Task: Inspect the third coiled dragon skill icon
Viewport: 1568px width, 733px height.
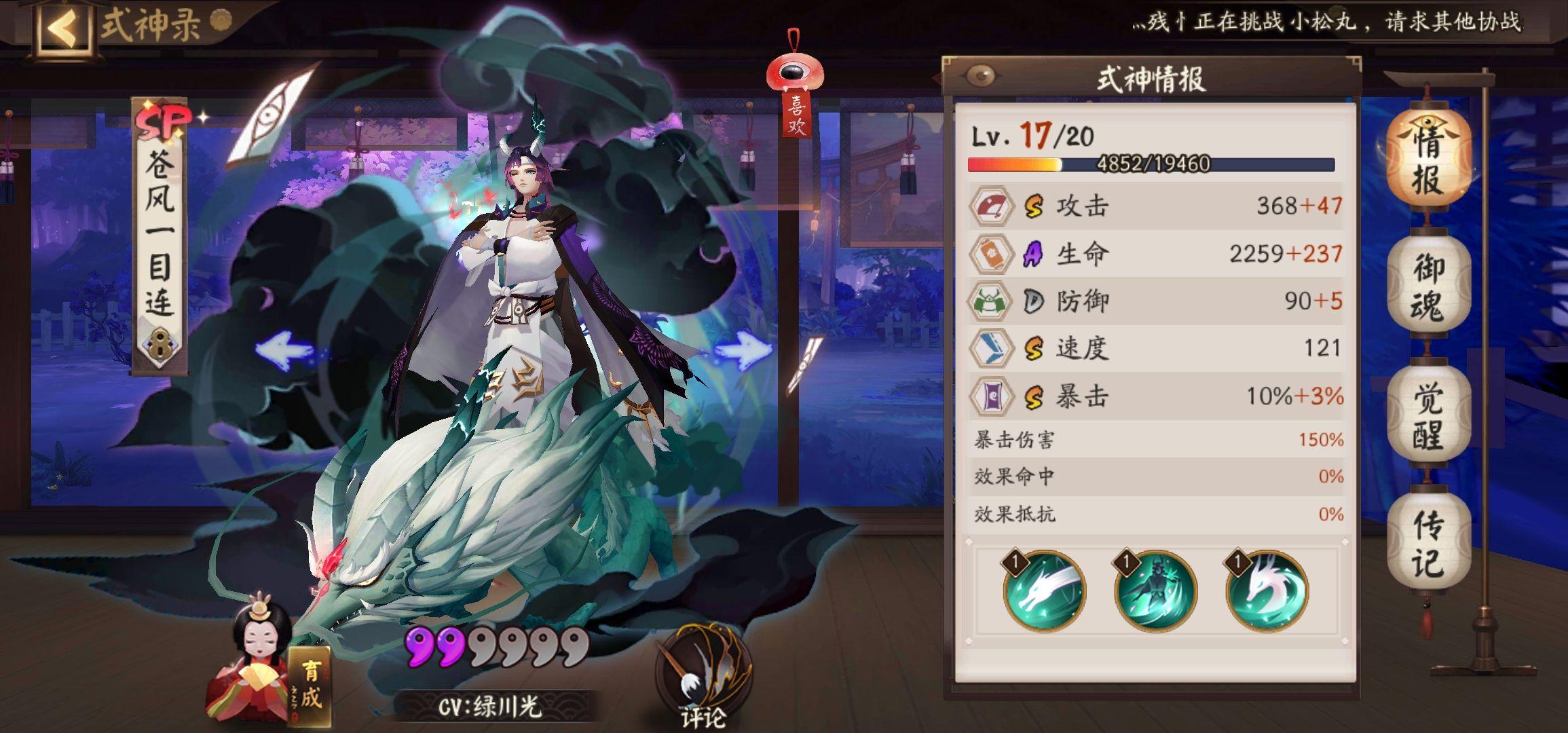Action: tap(1267, 590)
